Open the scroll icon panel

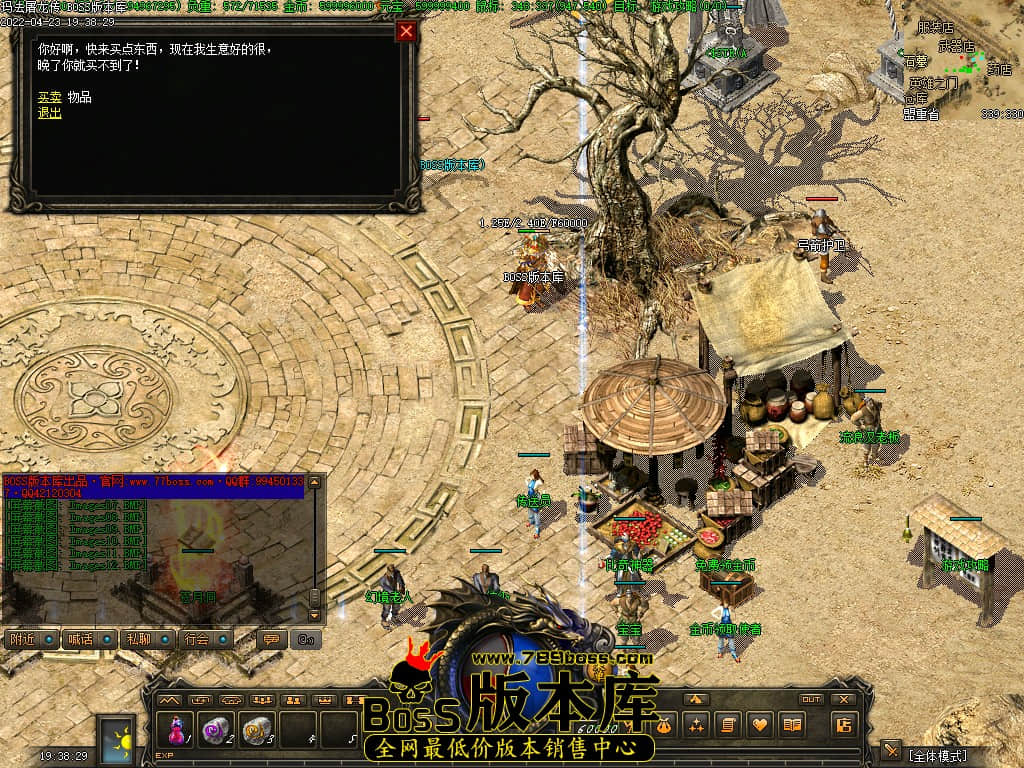coord(727,724)
